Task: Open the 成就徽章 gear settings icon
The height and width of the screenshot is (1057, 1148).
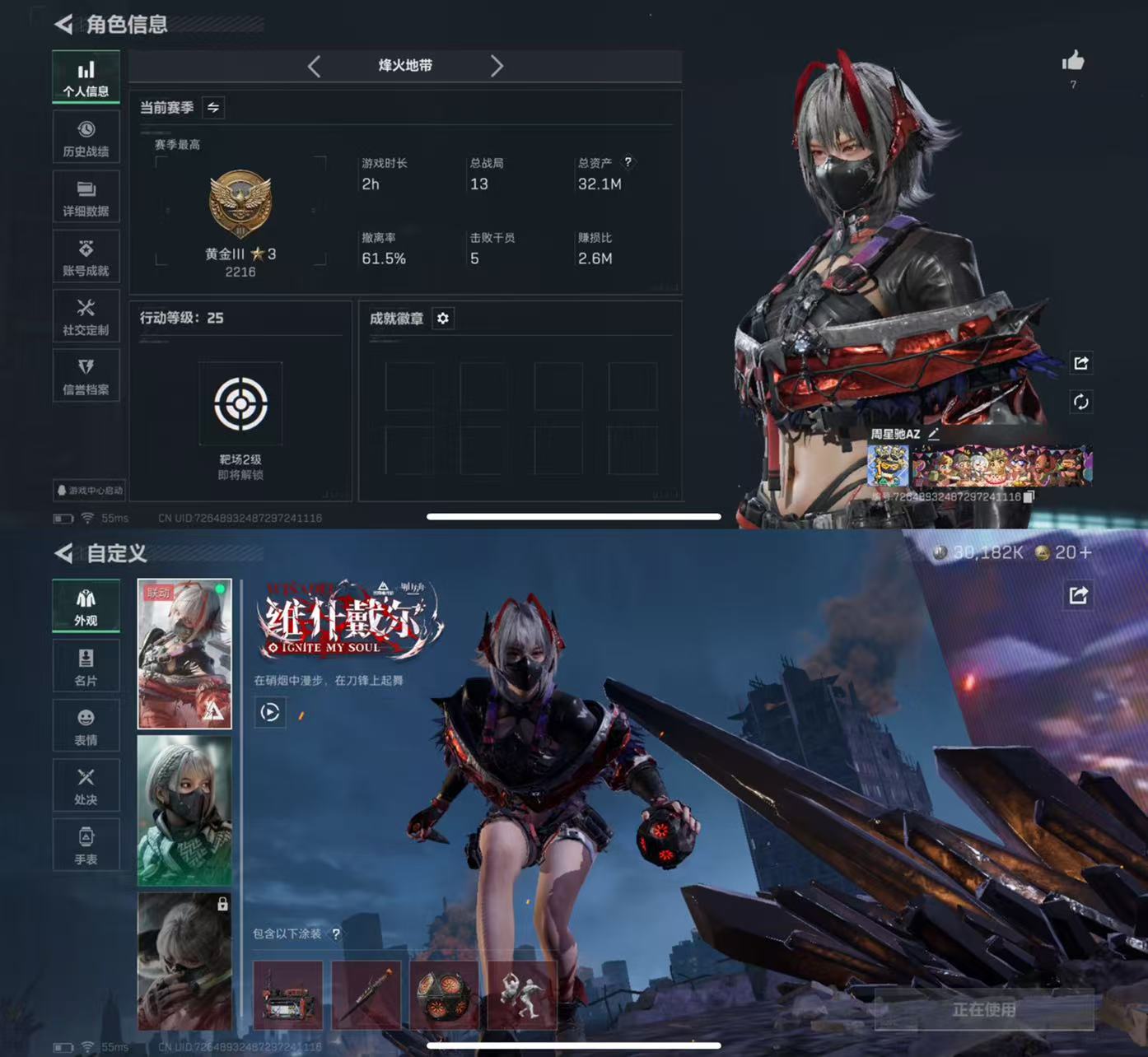Action: [x=443, y=319]
